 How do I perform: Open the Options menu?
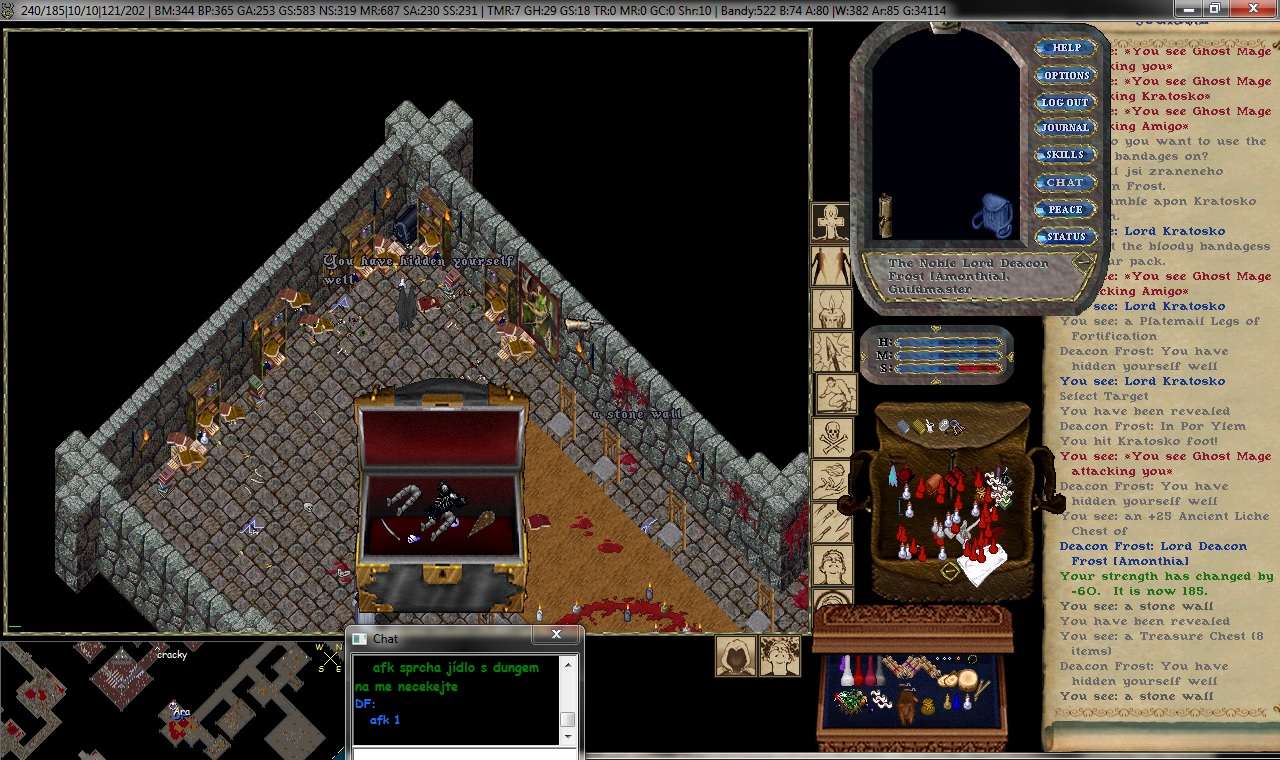tap(1066, 75)
